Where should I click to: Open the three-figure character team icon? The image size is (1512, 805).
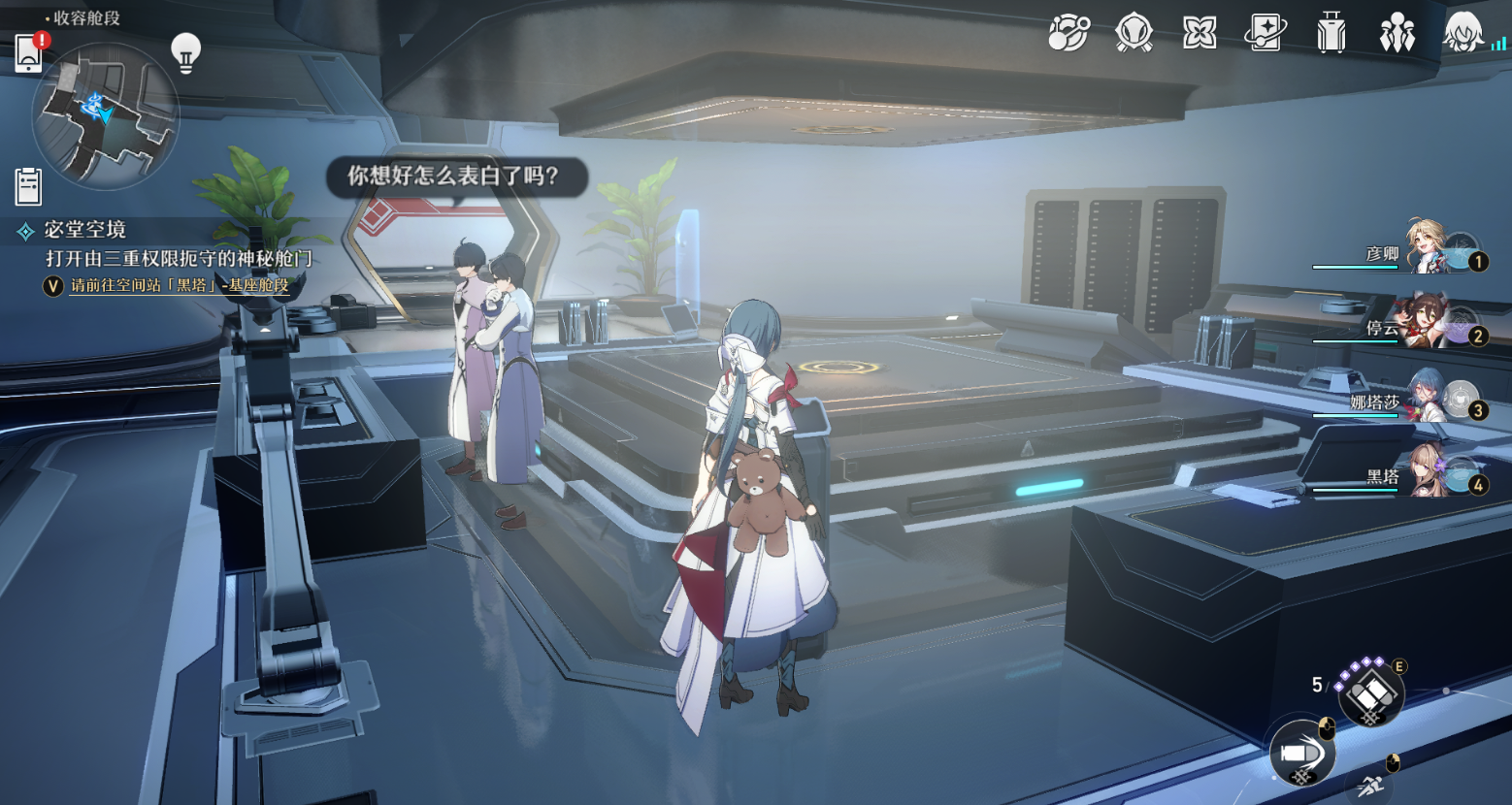1397,34
